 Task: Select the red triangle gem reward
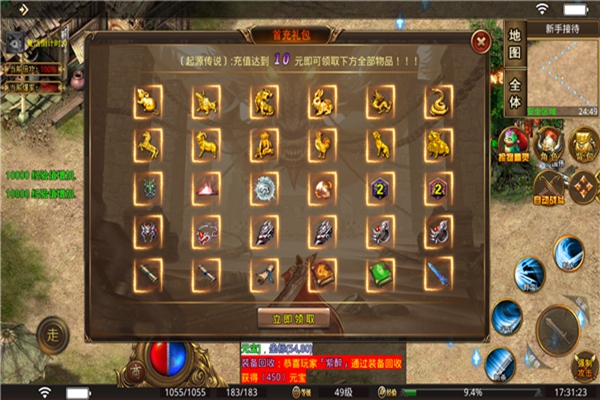204,187
